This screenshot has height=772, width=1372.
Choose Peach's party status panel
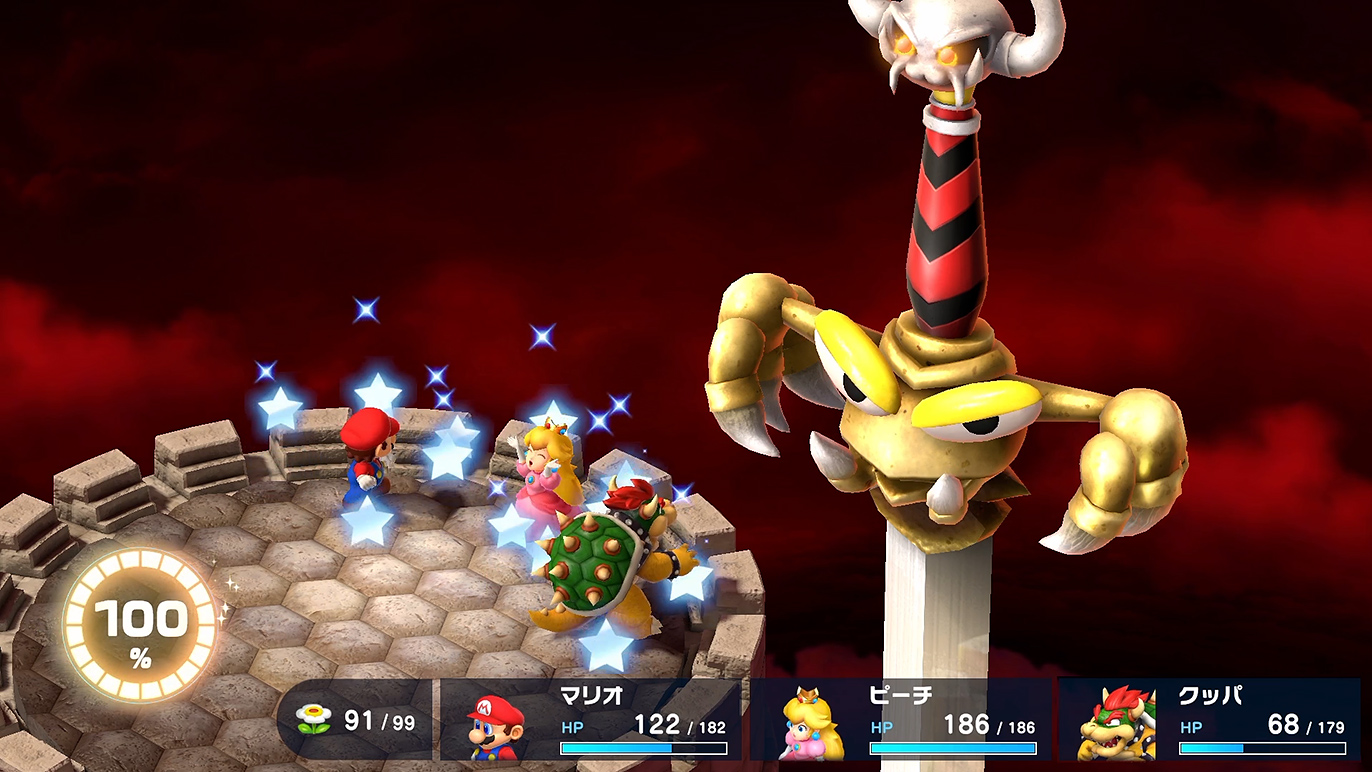[x=900, y=722]
